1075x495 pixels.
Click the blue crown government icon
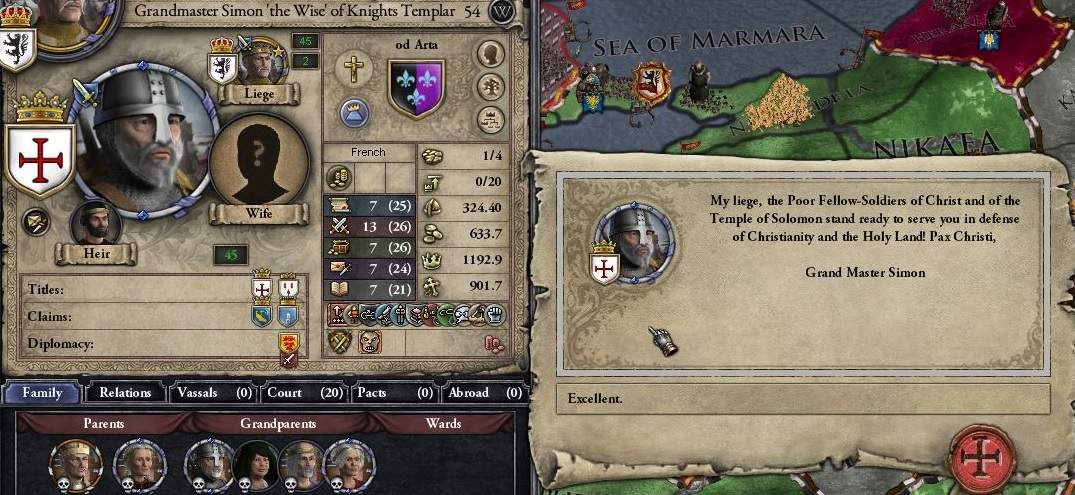coord(354,113)
